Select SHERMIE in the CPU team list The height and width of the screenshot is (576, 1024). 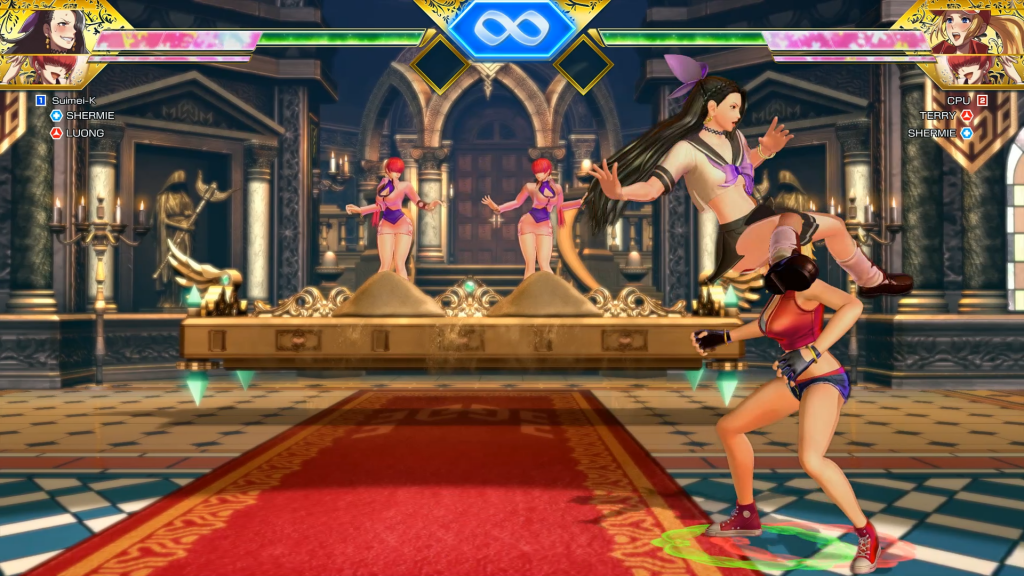tap(933, 132)
